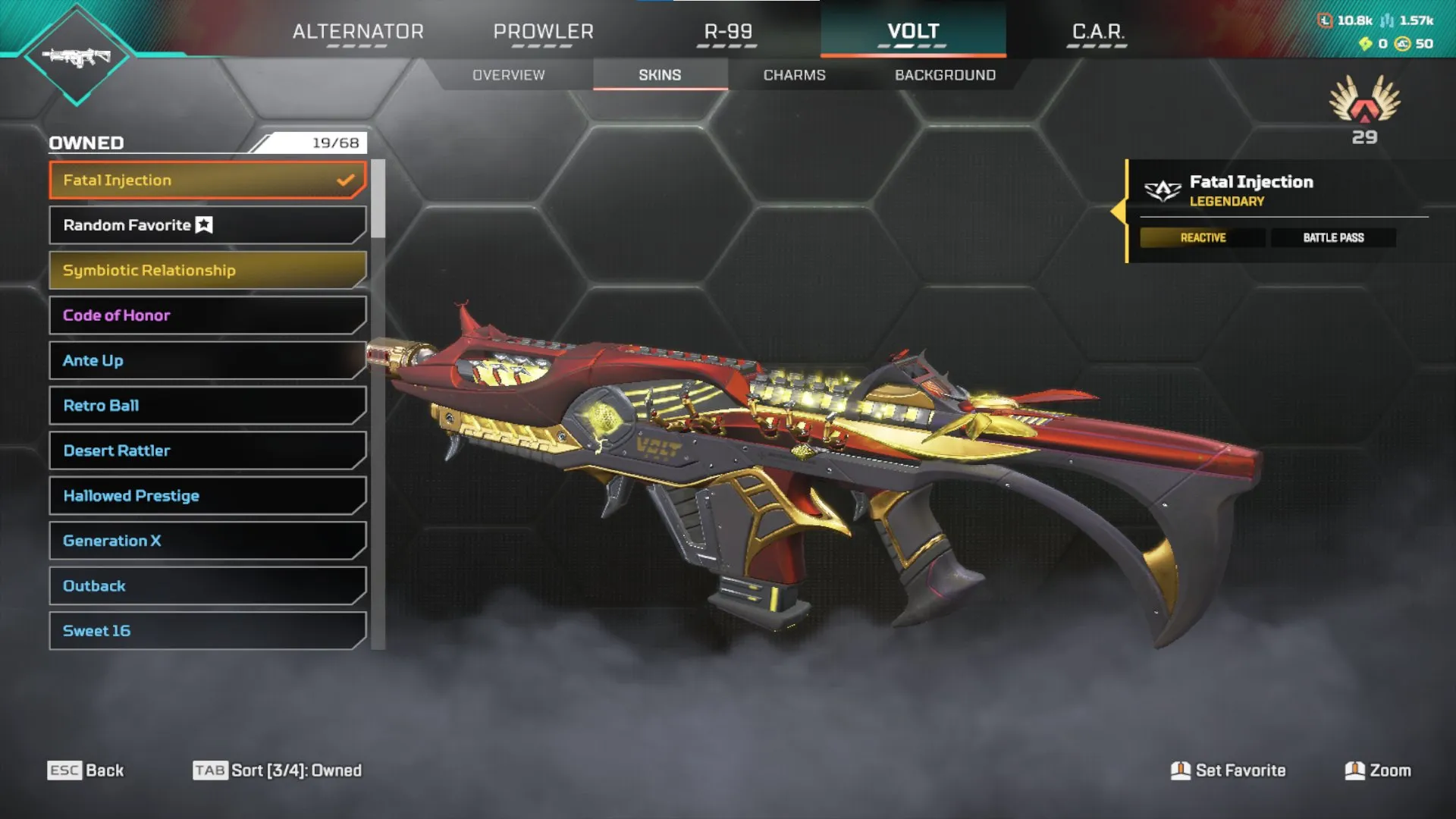Click the checkmark on Fatal Injection skin
The width and height of the screenshot is (1456, 819).
346,180
